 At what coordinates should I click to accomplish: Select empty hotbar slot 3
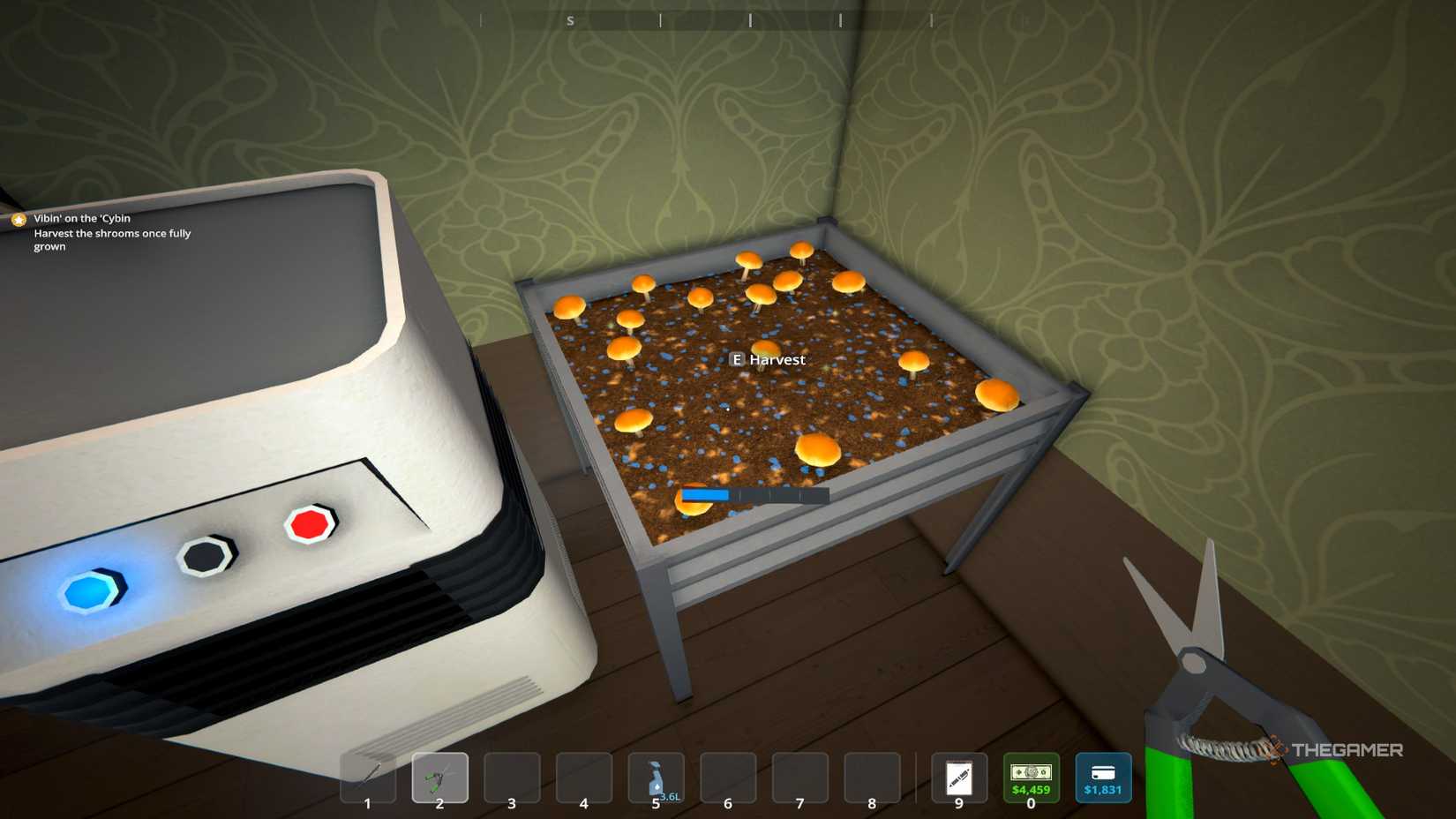tap(512, 778)
